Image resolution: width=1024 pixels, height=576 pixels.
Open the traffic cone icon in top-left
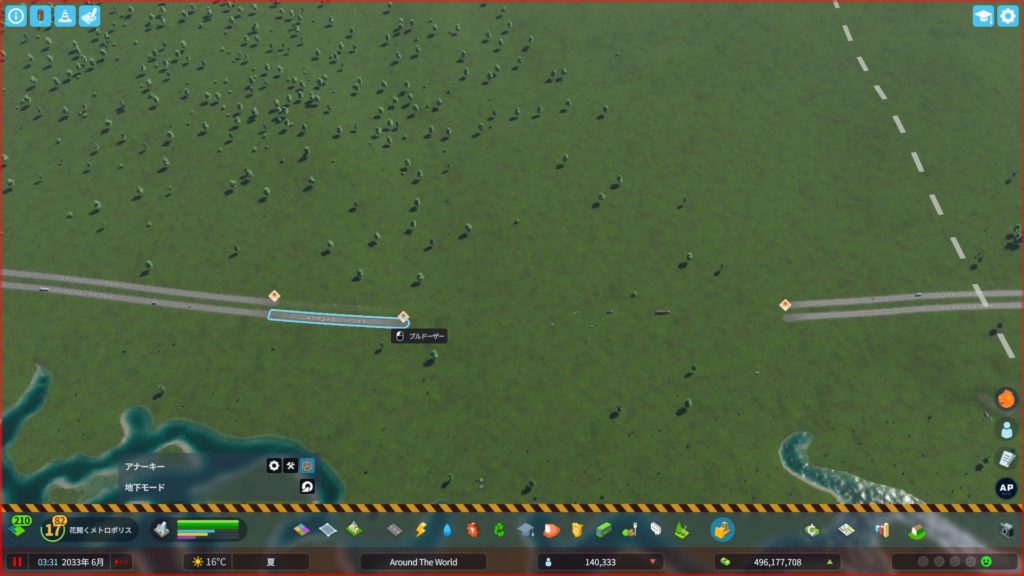point(65,16)
